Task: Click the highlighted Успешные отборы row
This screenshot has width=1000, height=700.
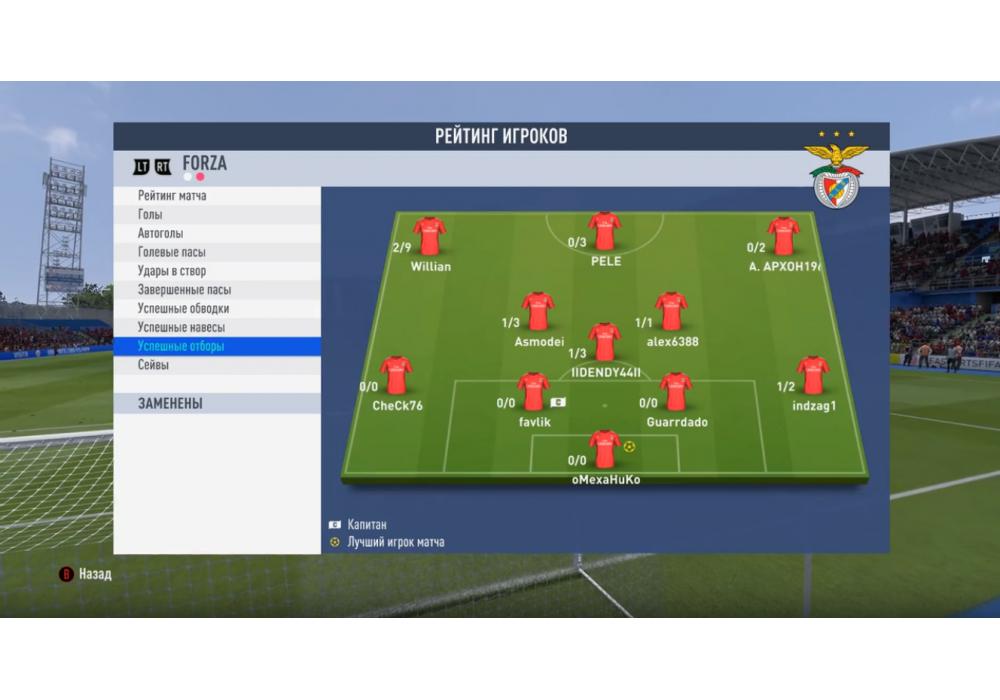Action: point(217,347)
